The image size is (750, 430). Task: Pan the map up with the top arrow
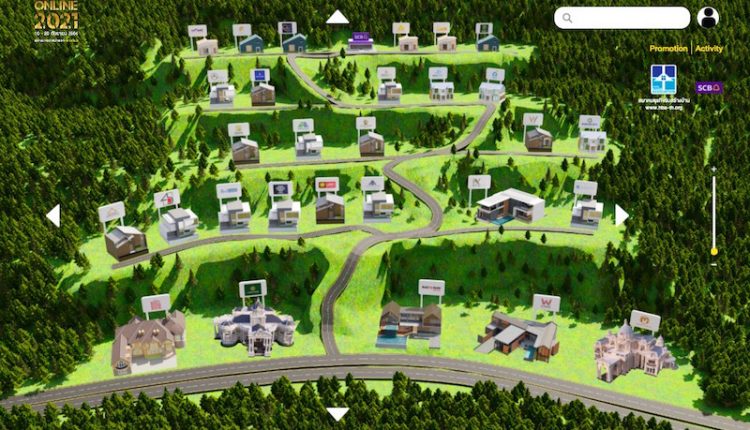tap(337, 17)
